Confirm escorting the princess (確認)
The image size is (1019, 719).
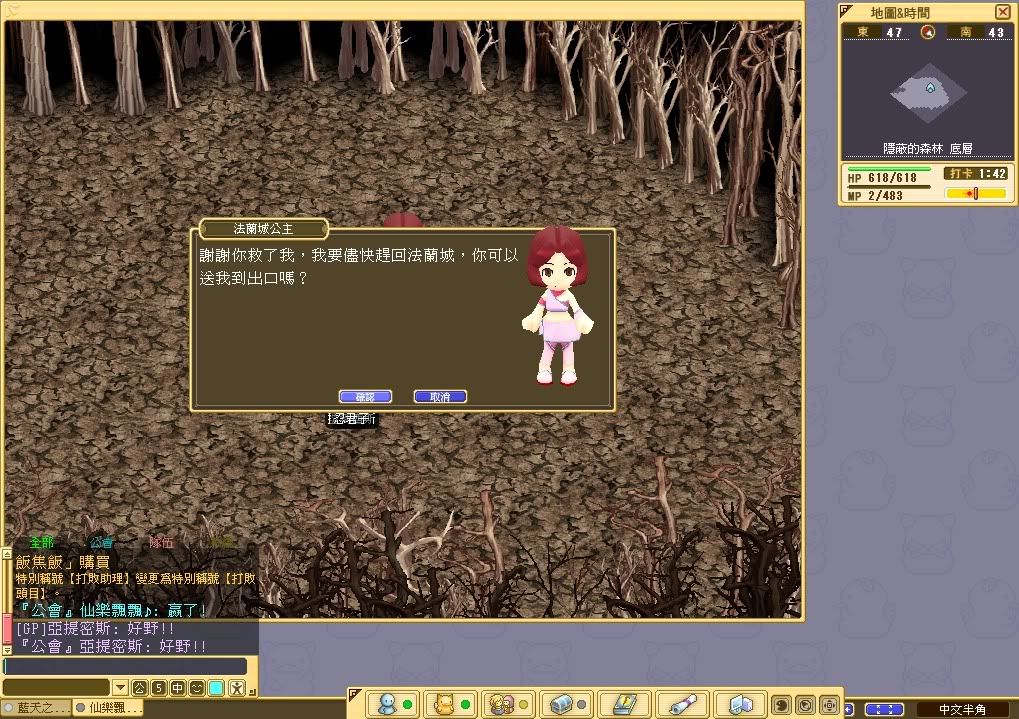(364, 397)
